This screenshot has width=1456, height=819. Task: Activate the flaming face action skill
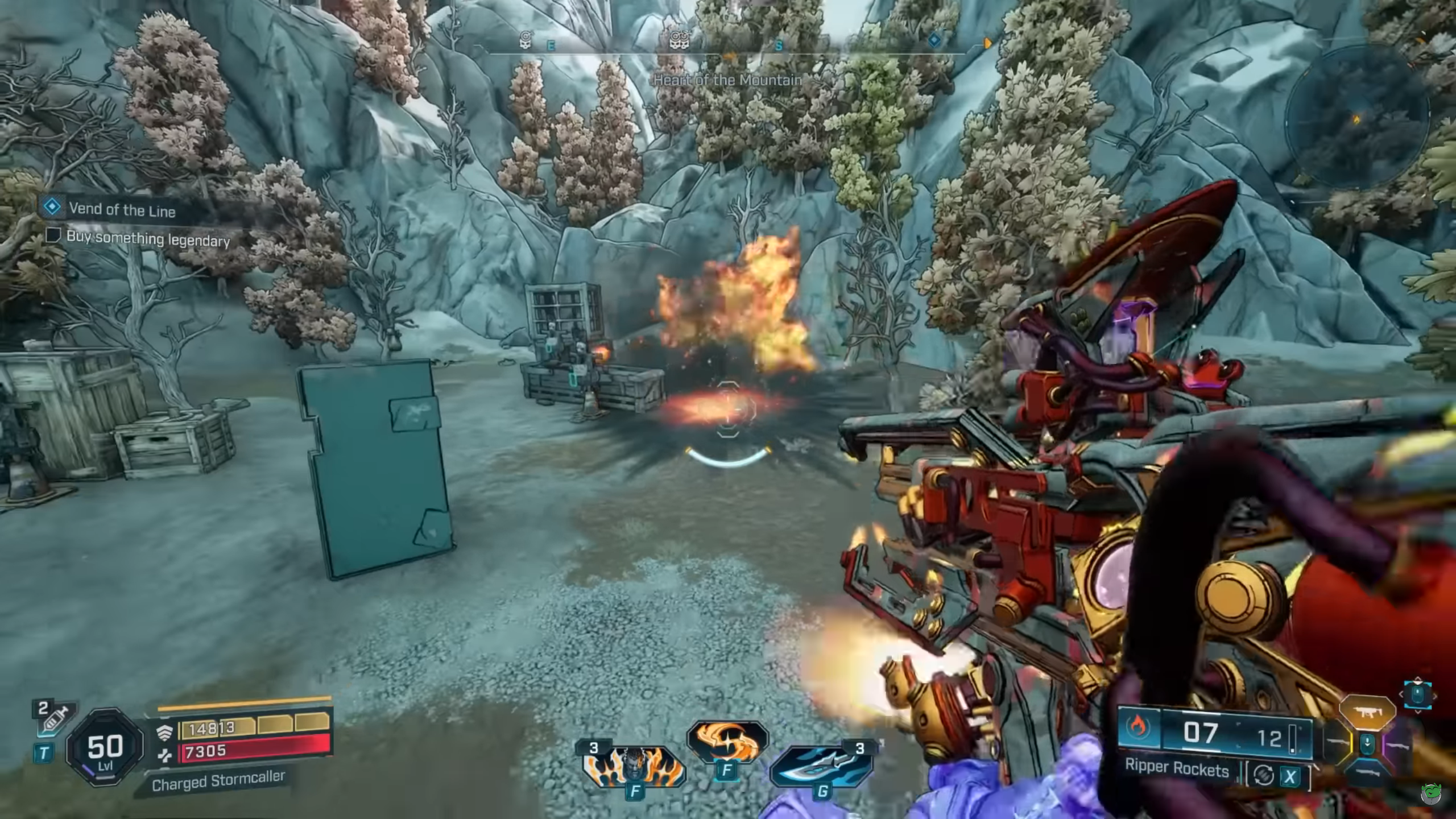click(x=634, y=765)
